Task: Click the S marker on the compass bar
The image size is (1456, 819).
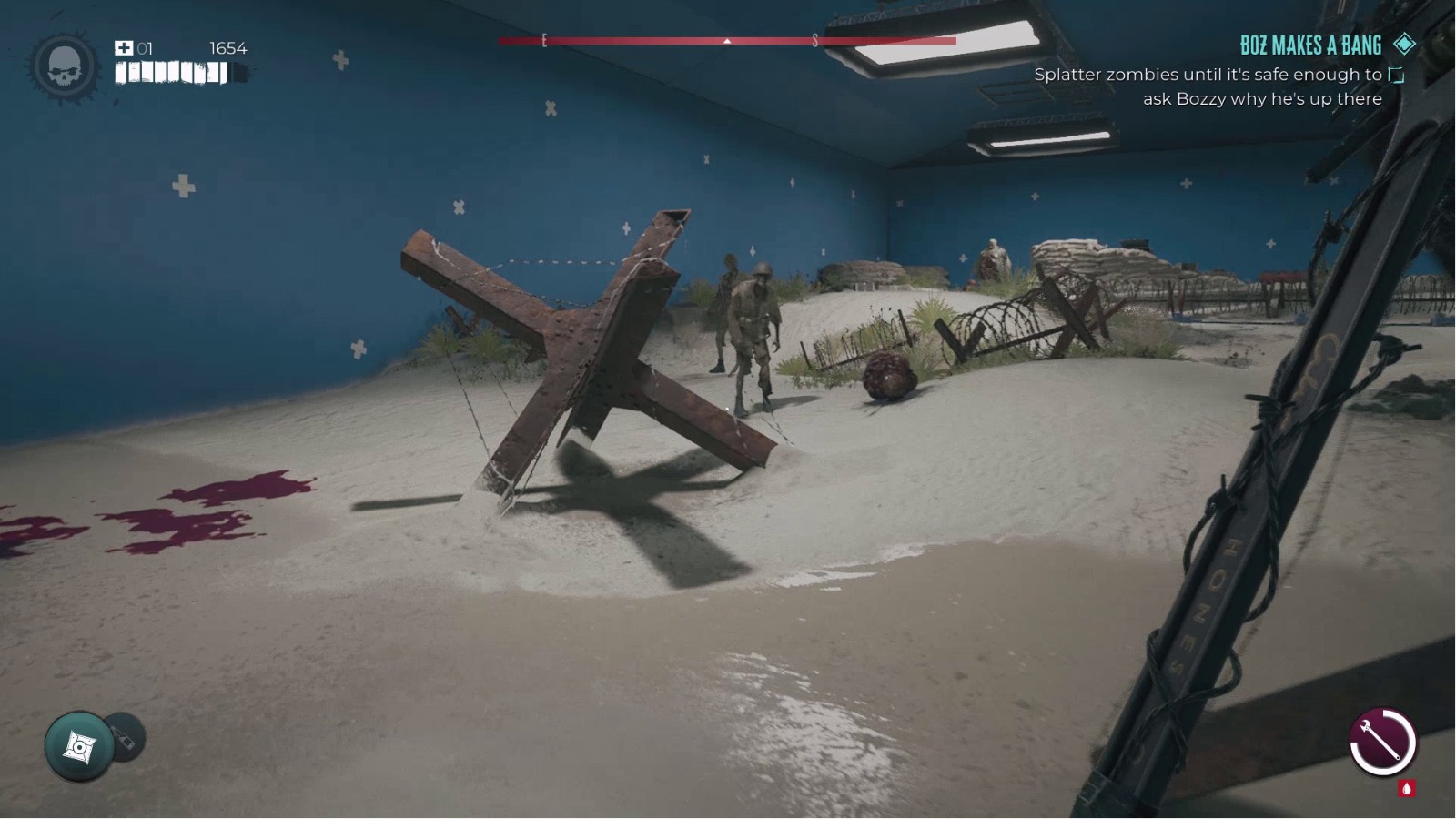Action: (817, 40)
